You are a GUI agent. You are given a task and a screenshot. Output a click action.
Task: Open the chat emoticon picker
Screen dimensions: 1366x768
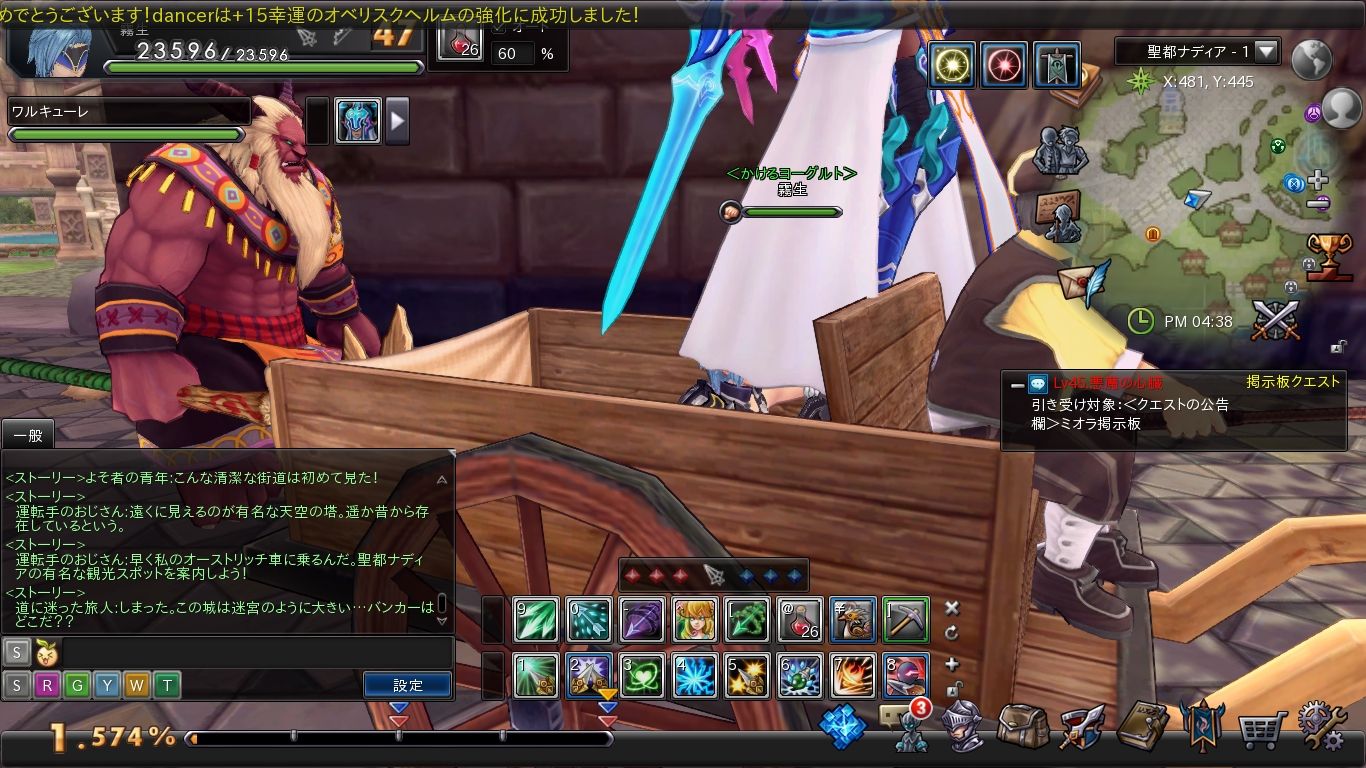[x=46, y=653]
